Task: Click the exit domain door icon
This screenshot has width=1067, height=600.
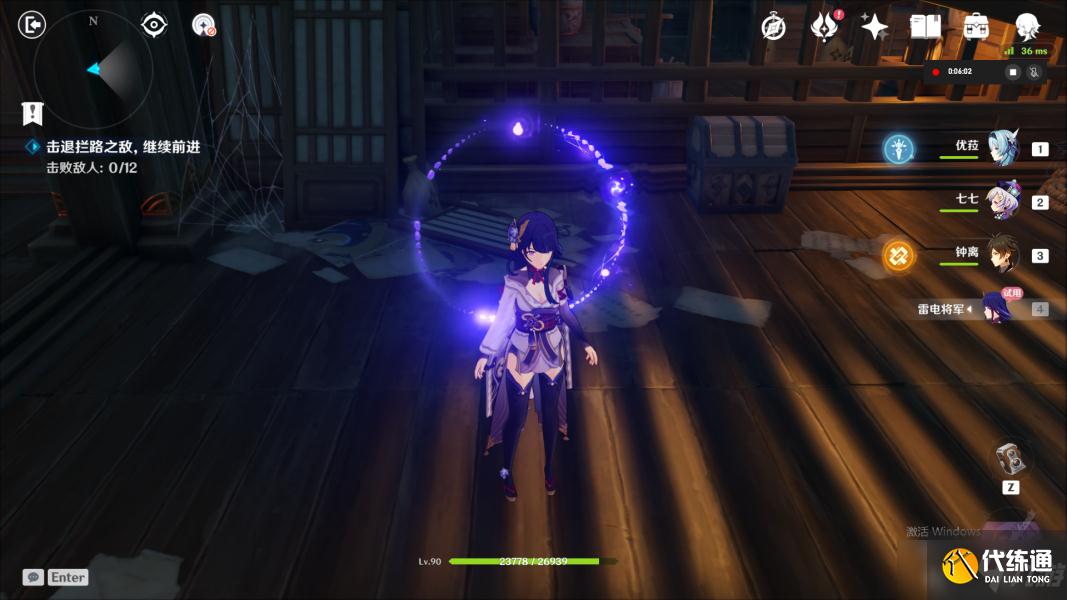Action: coord(33,24)
